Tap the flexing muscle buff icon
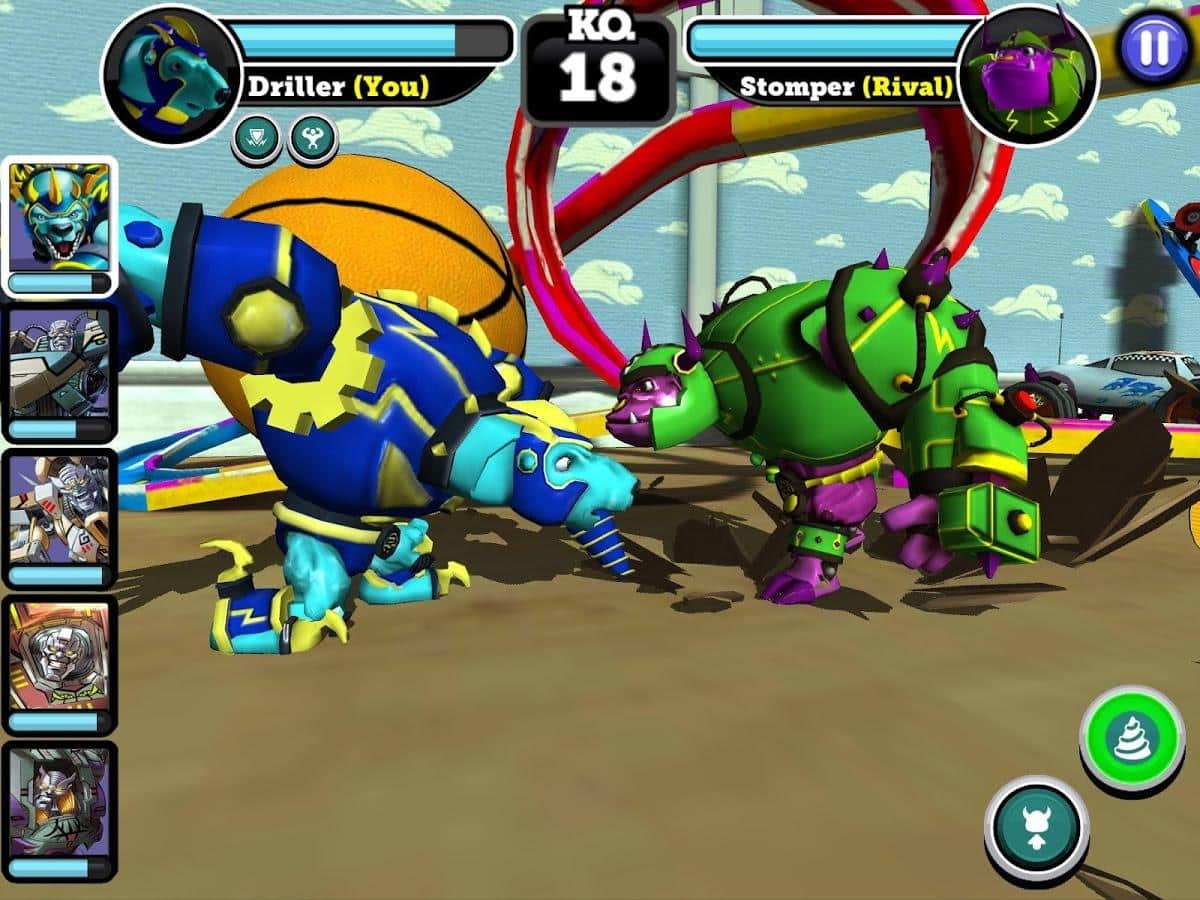This screenshot has height=900, width=1200. 312,139
